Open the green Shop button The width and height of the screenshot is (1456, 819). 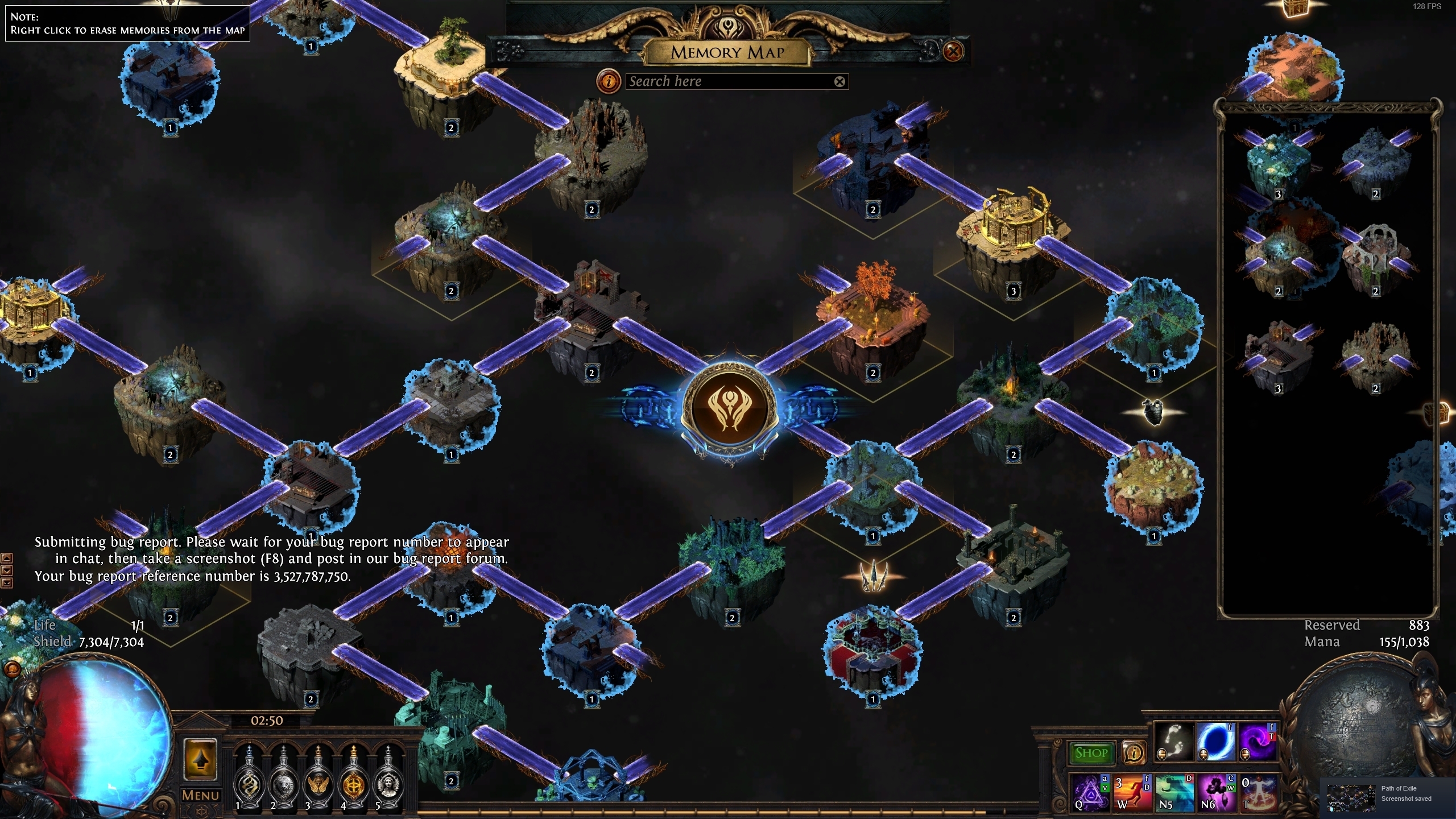(x=1091, y=753)
